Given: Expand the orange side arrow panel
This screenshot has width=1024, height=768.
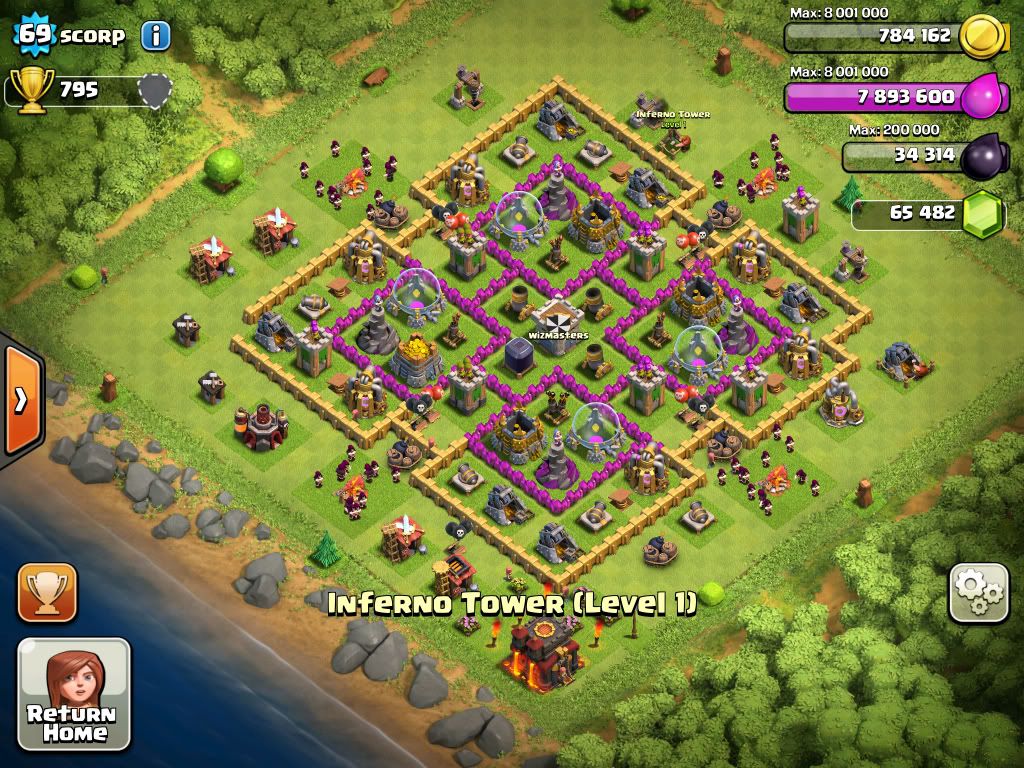Looking at the screenshot, I should [x=20, y=400].
